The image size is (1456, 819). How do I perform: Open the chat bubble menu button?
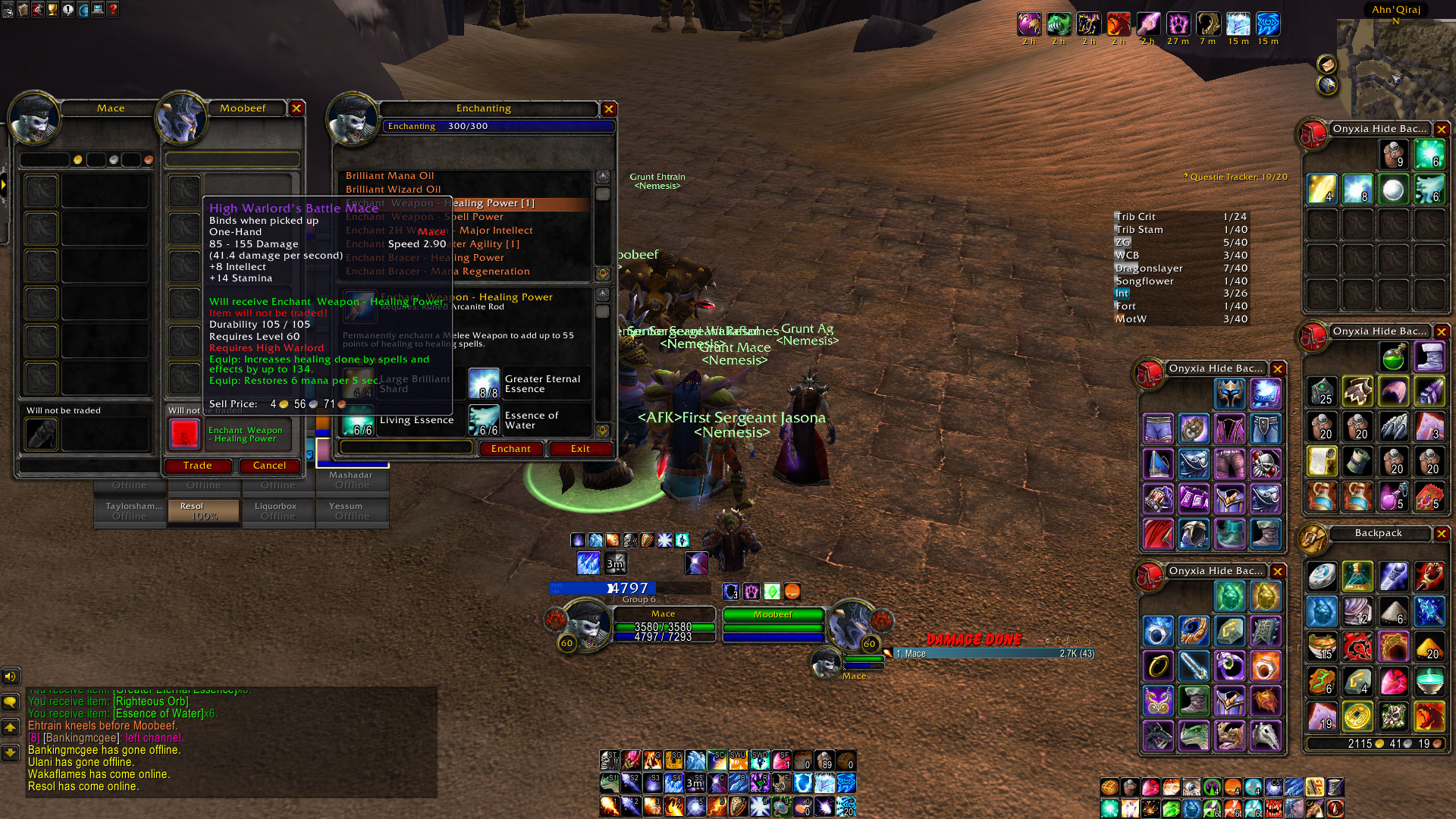coord(11,702)
